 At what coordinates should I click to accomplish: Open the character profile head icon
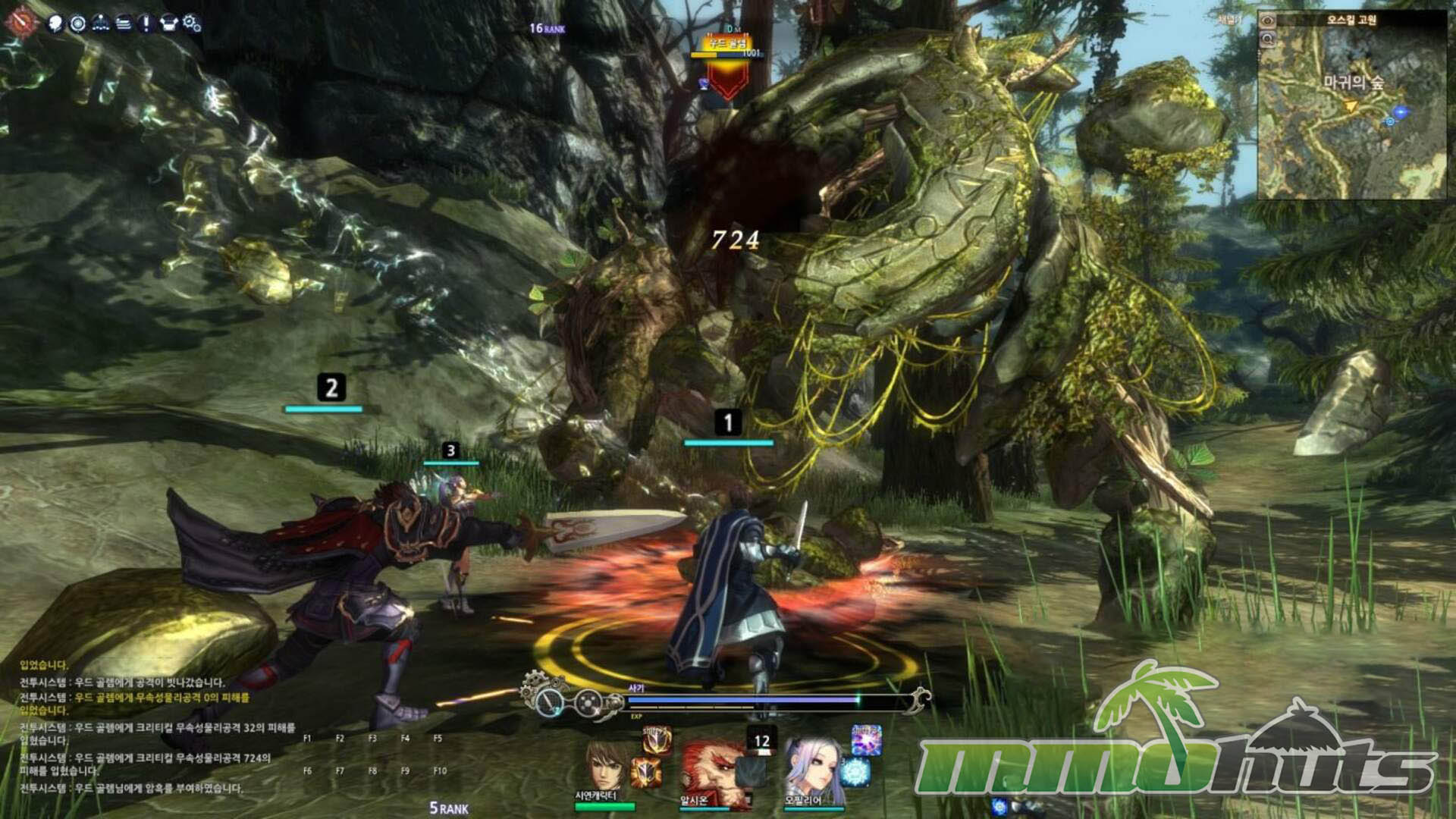pos(55,24)
